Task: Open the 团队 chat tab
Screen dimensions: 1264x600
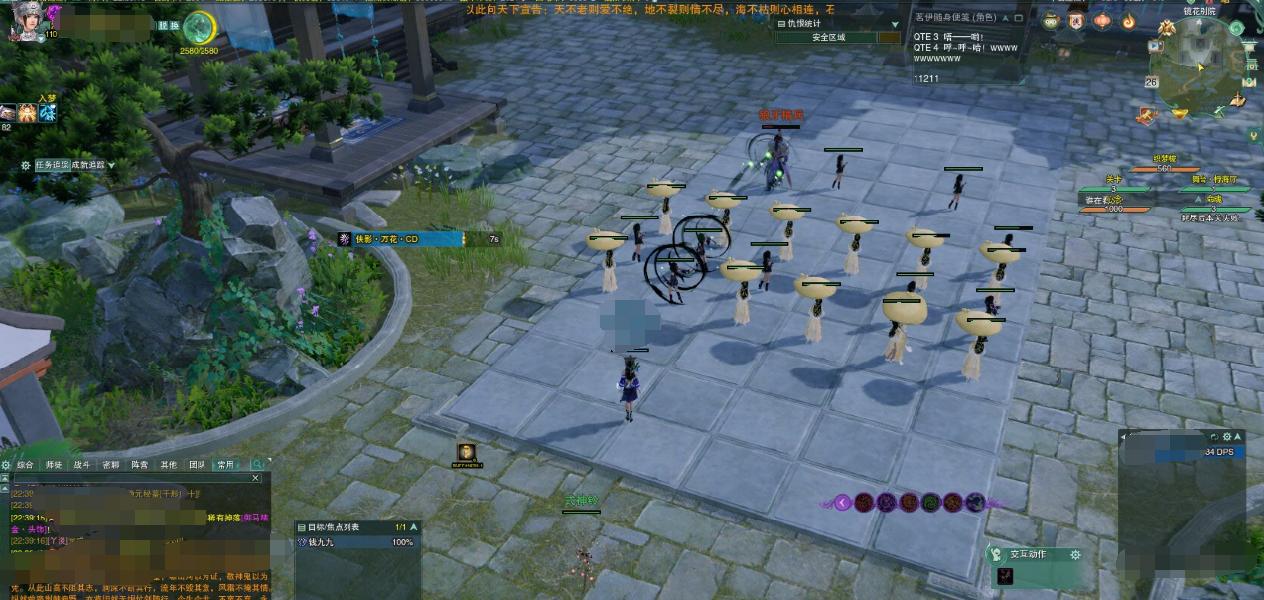Action: pos(197,465)
